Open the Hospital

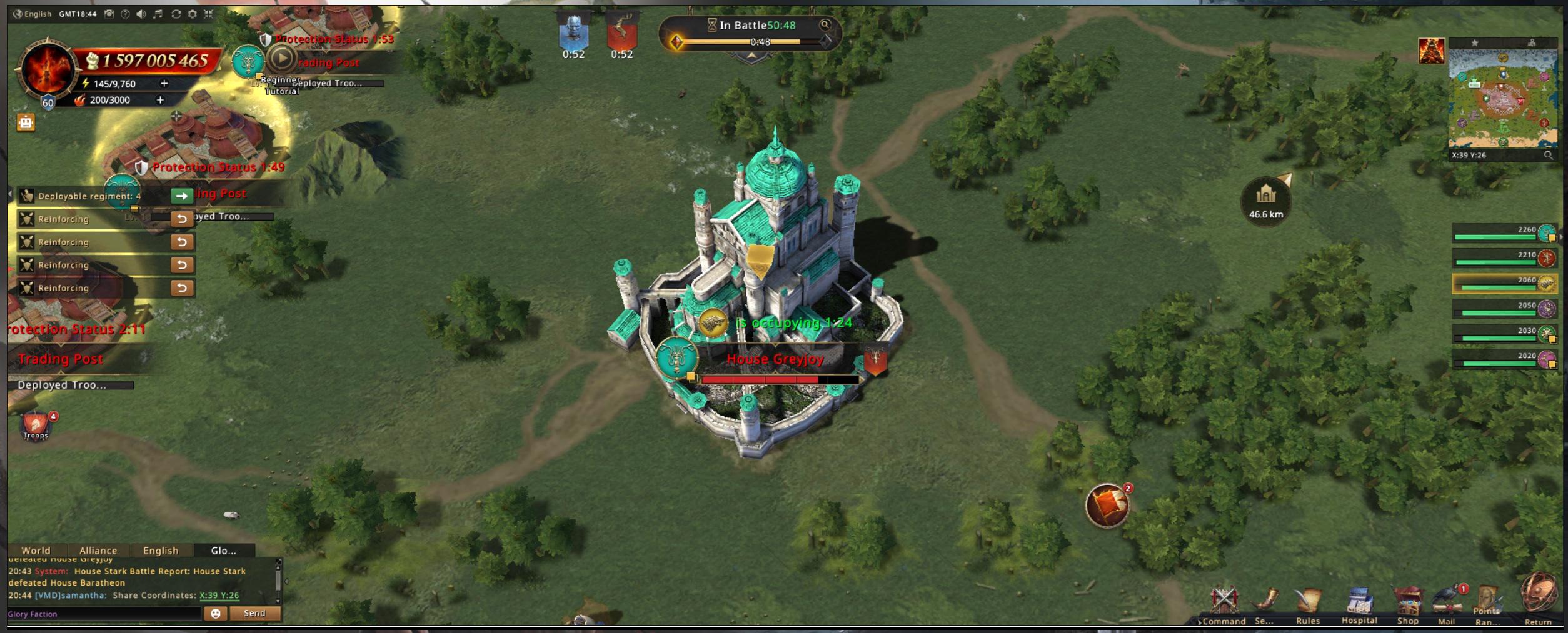(x=1359, y=603)
